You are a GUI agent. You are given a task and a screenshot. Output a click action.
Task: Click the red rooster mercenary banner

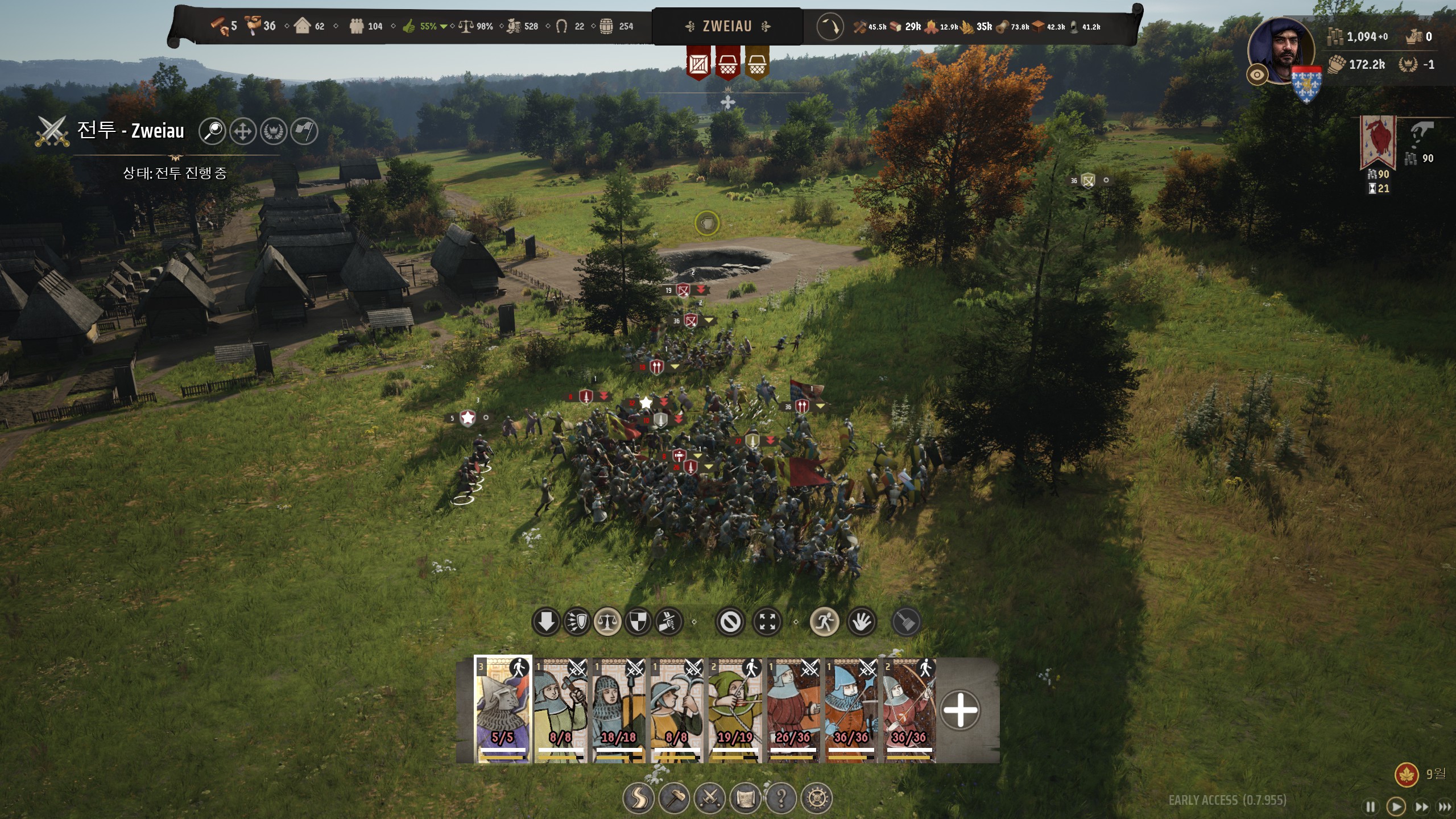(x=1378, y=142)
